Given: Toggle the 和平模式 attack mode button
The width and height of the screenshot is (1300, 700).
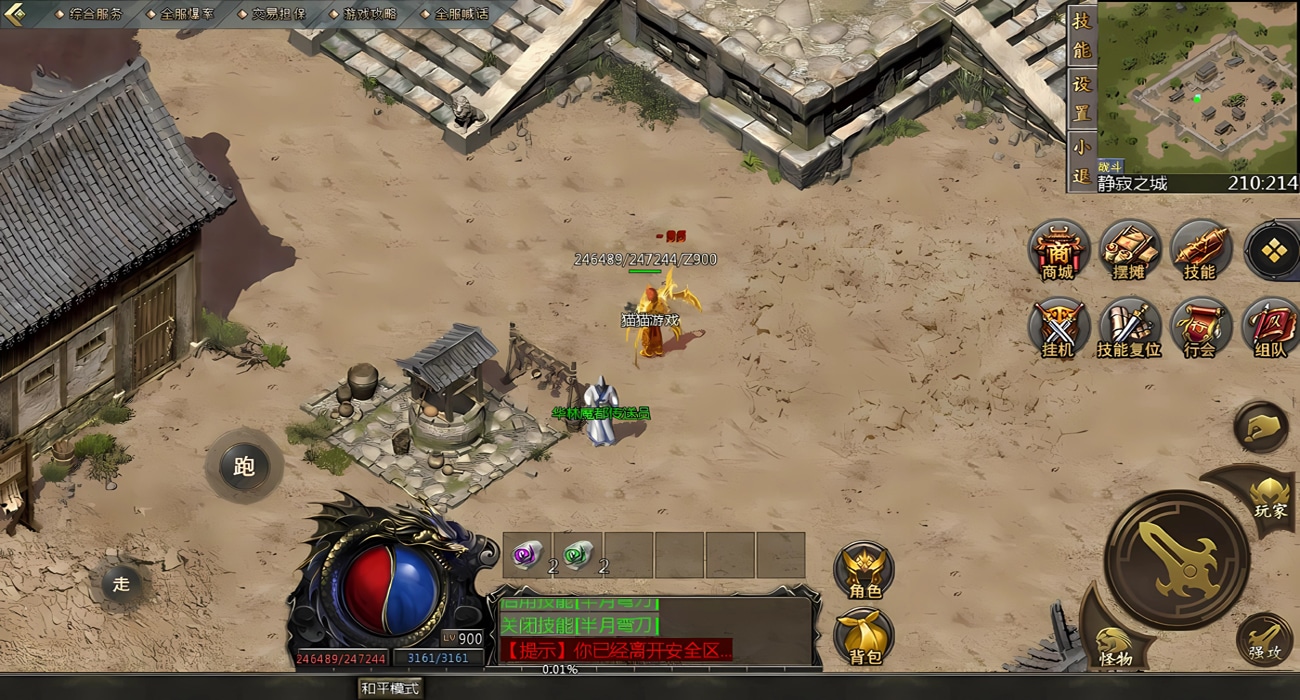Looking at the screenshot, I should pos(391,688).
